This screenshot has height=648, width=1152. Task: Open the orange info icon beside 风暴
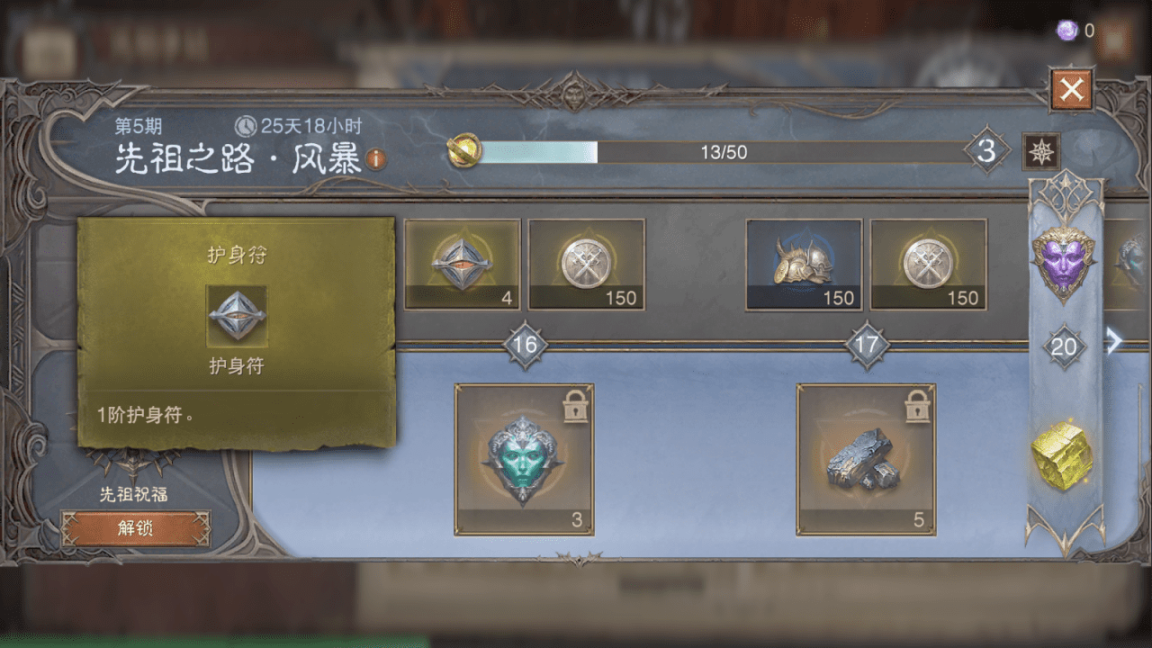tap(376, 160)
